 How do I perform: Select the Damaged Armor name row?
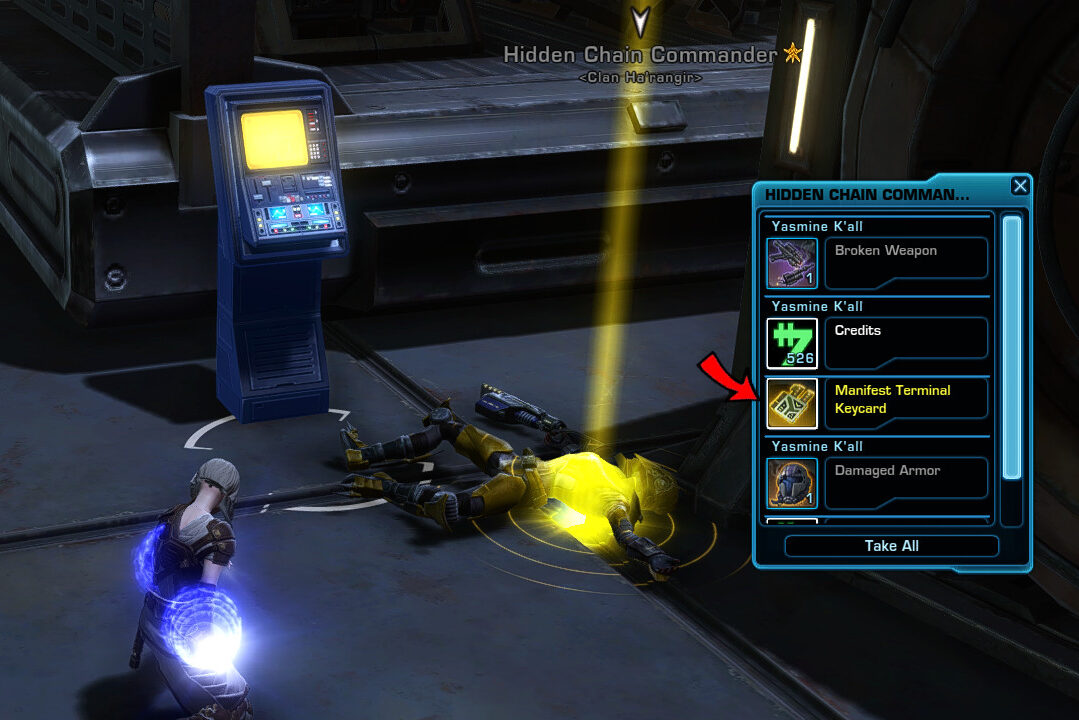point(906,478)
